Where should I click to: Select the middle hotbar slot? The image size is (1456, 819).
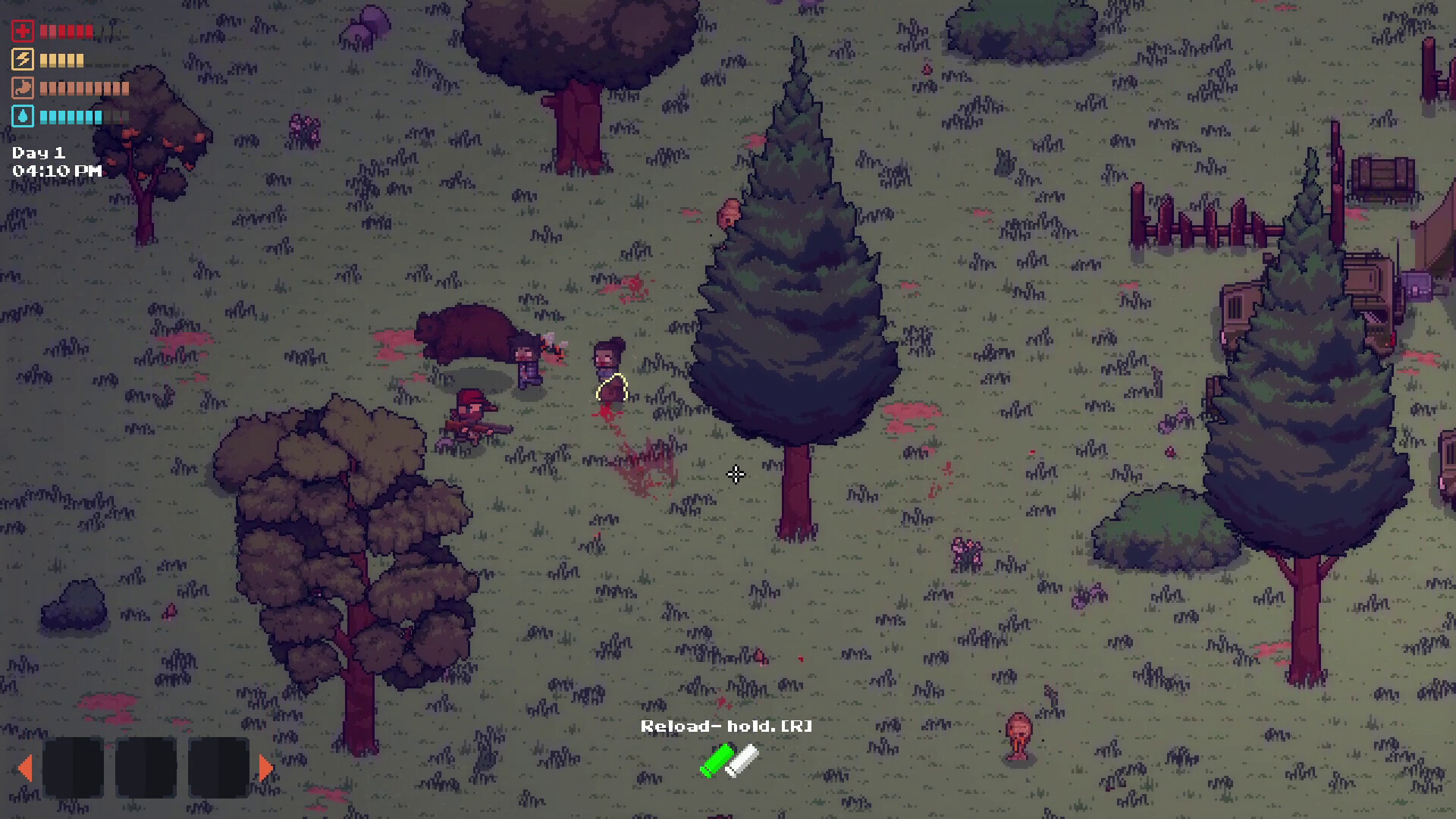point(146,767)
